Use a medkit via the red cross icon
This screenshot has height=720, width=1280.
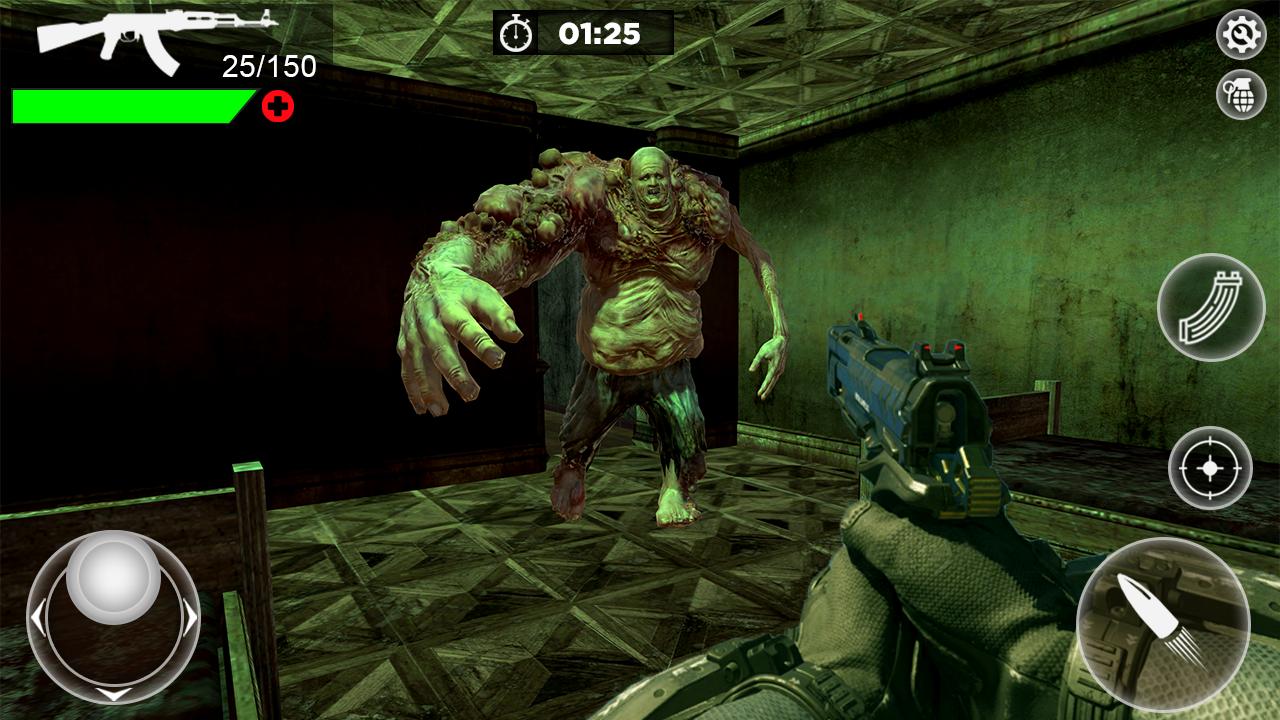(278, 106)
